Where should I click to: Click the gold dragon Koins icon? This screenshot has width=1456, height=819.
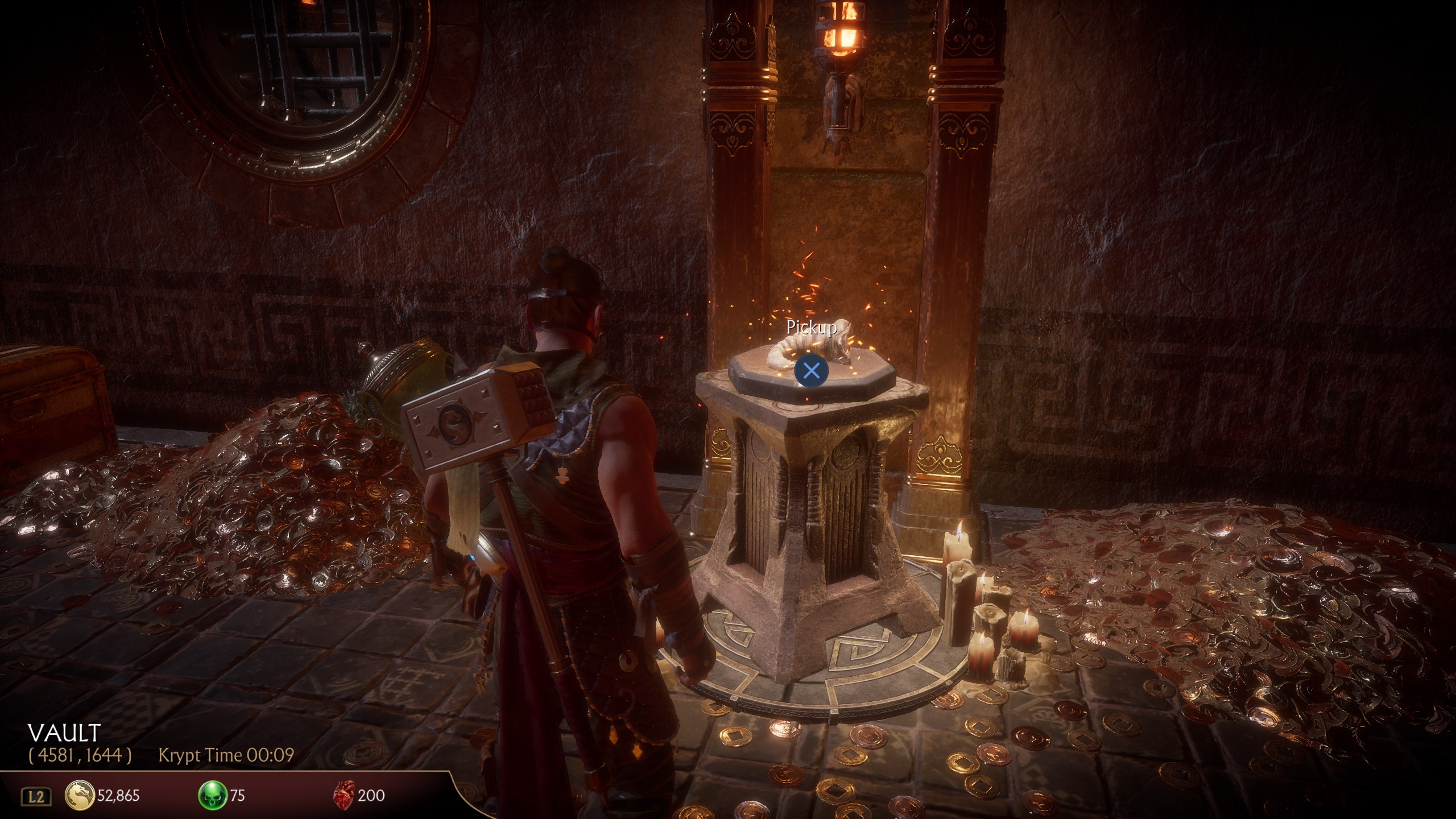[80, 795]
